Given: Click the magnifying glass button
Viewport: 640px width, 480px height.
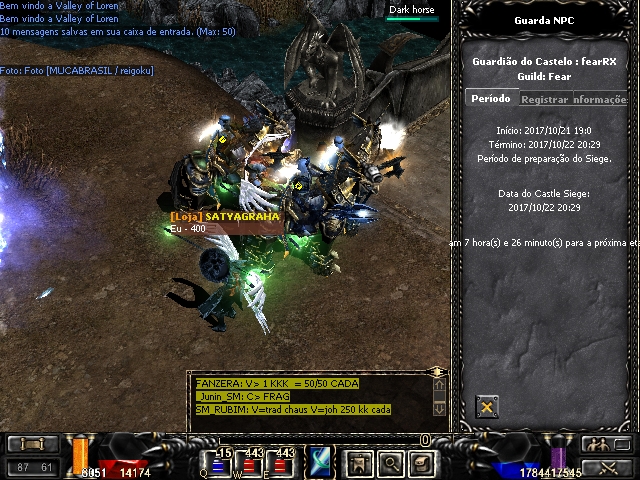Looking at the screenshot, I should [x=390, y=463].
